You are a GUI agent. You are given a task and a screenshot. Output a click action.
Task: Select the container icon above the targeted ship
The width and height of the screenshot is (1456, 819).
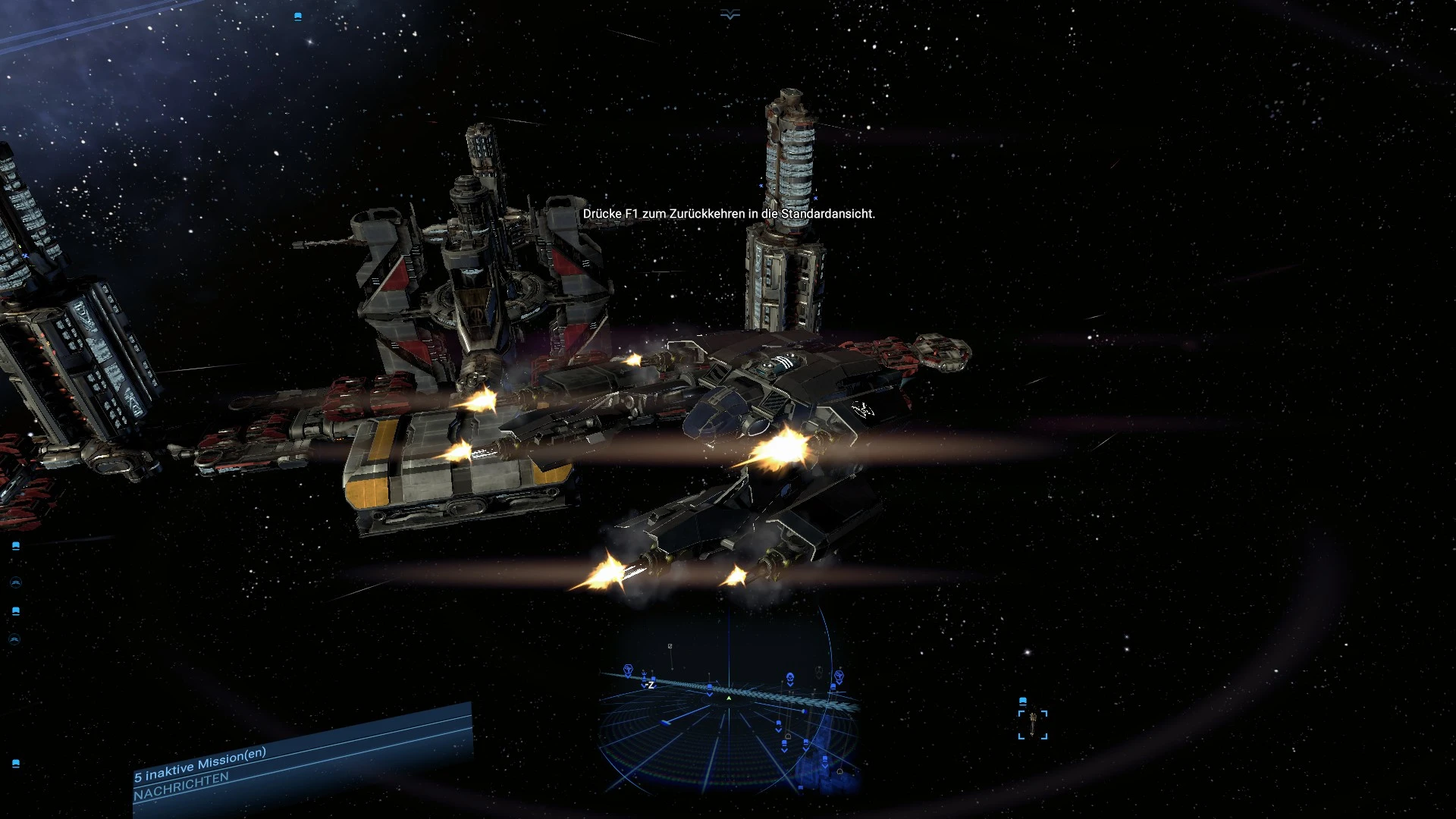[1023, 701]
